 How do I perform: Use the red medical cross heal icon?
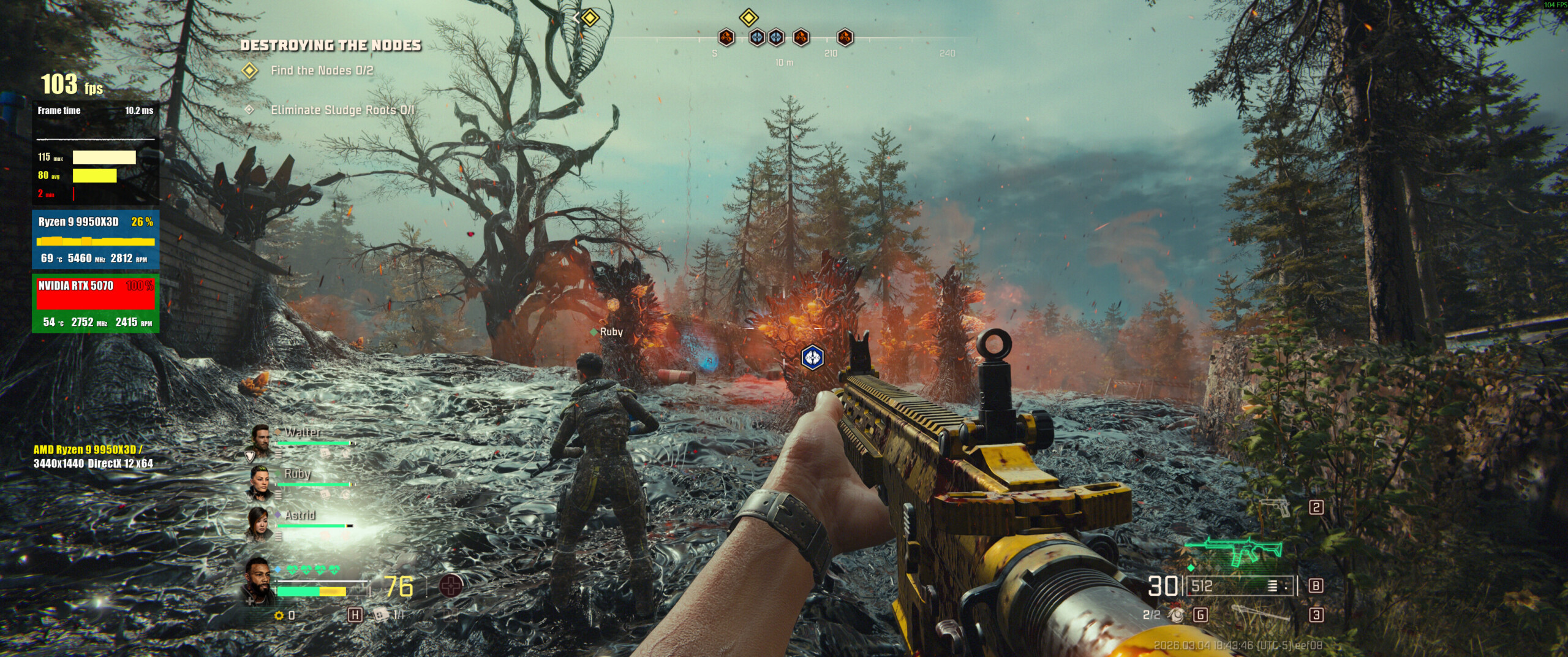pyautogui.click(x=451, y=587)
